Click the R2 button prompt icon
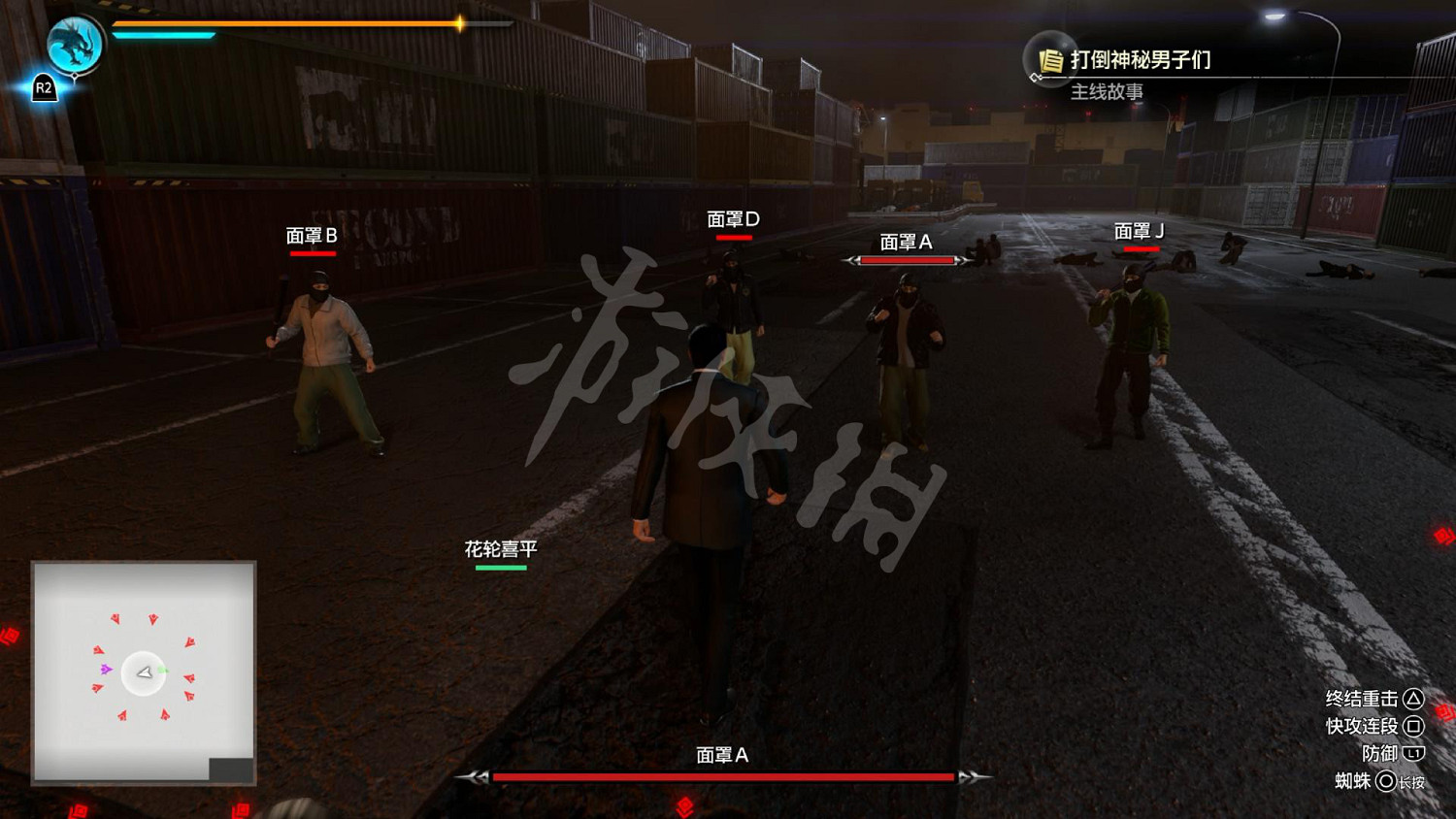The width and height of the screenshot is (1456, 819). 43,87
